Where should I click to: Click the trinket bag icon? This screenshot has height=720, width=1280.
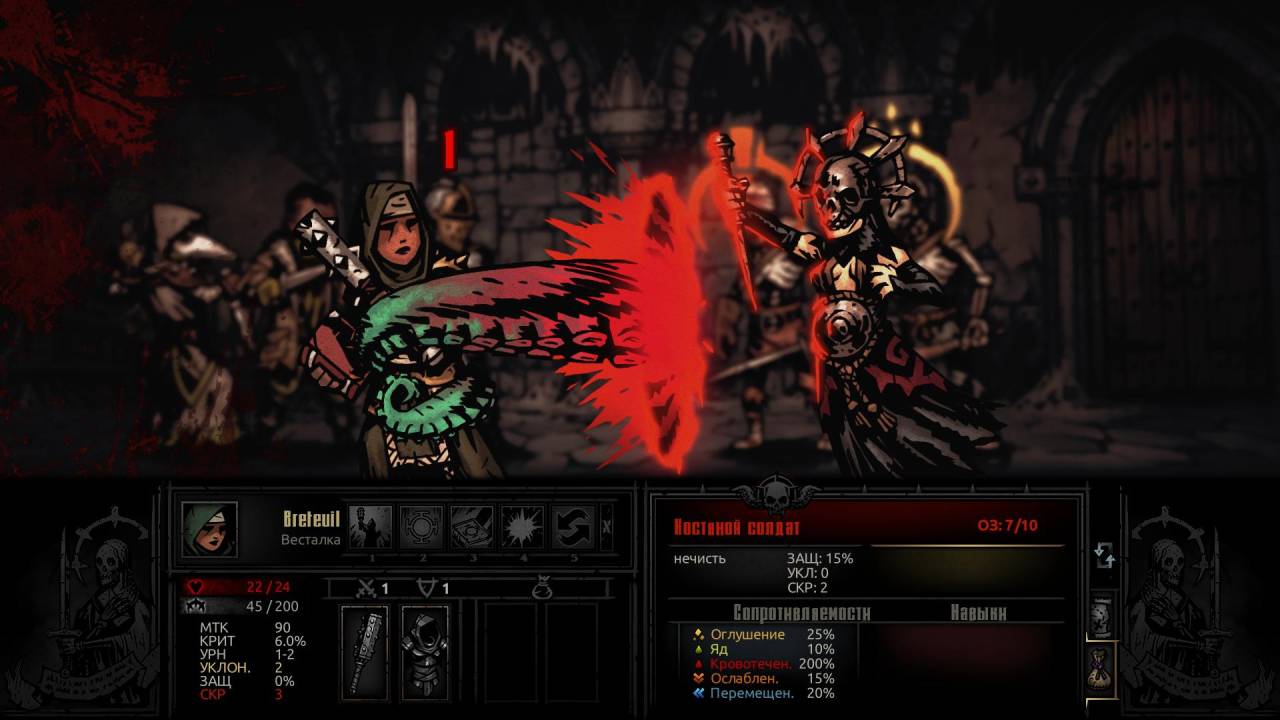point(541,590)
